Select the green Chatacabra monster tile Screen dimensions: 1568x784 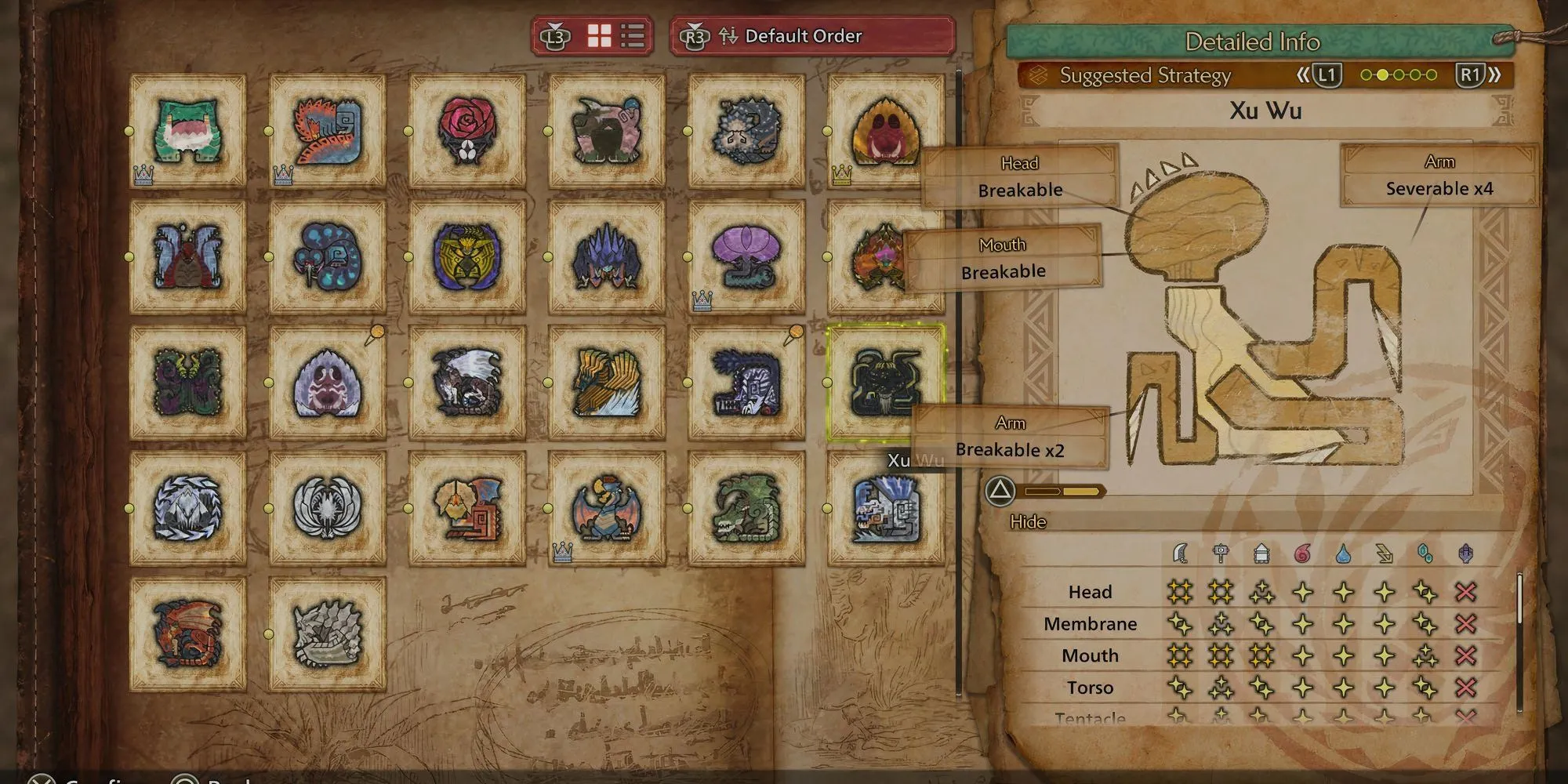click(187, 130)
